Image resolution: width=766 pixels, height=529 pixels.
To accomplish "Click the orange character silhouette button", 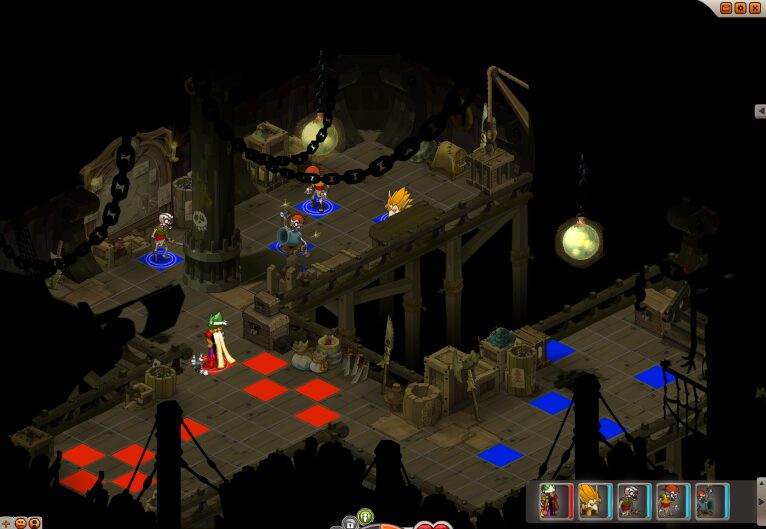I will pos(34,522).
